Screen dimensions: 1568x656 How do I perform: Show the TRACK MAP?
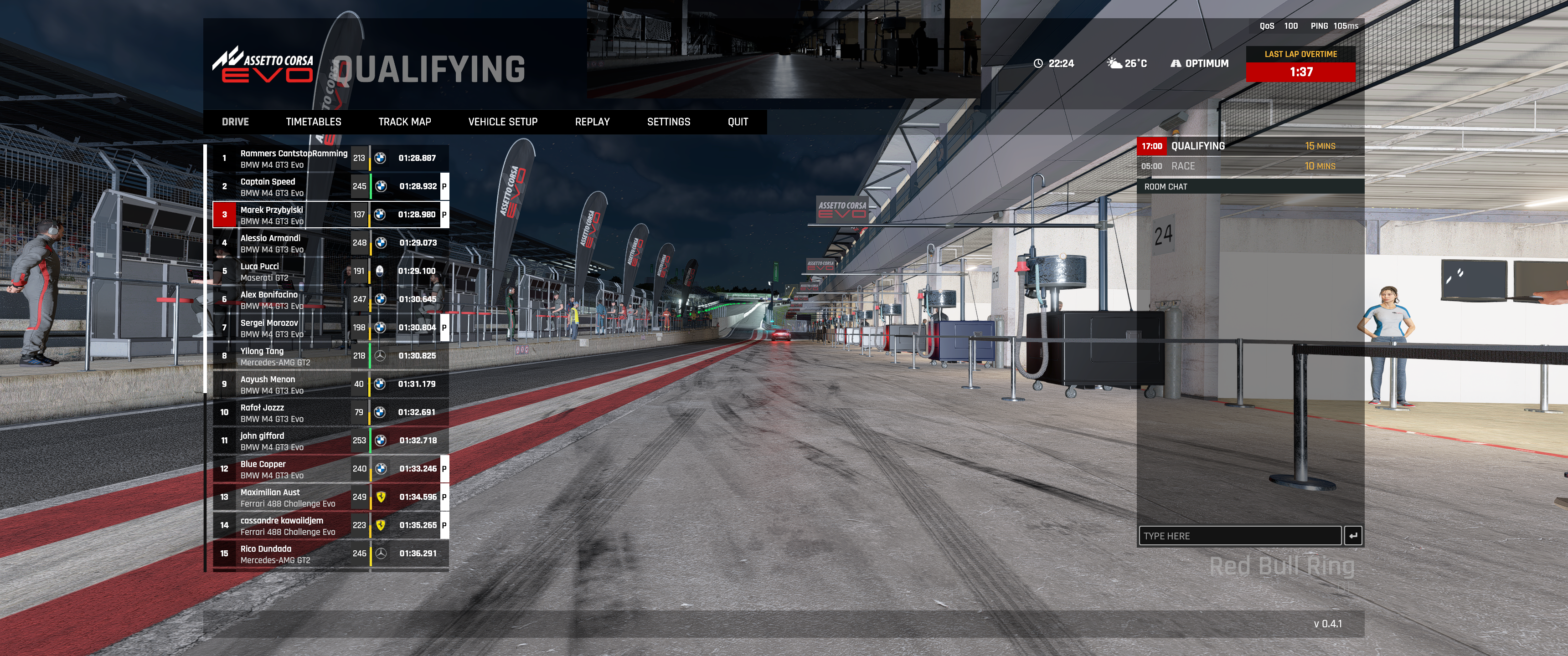(x=404, y=122)
